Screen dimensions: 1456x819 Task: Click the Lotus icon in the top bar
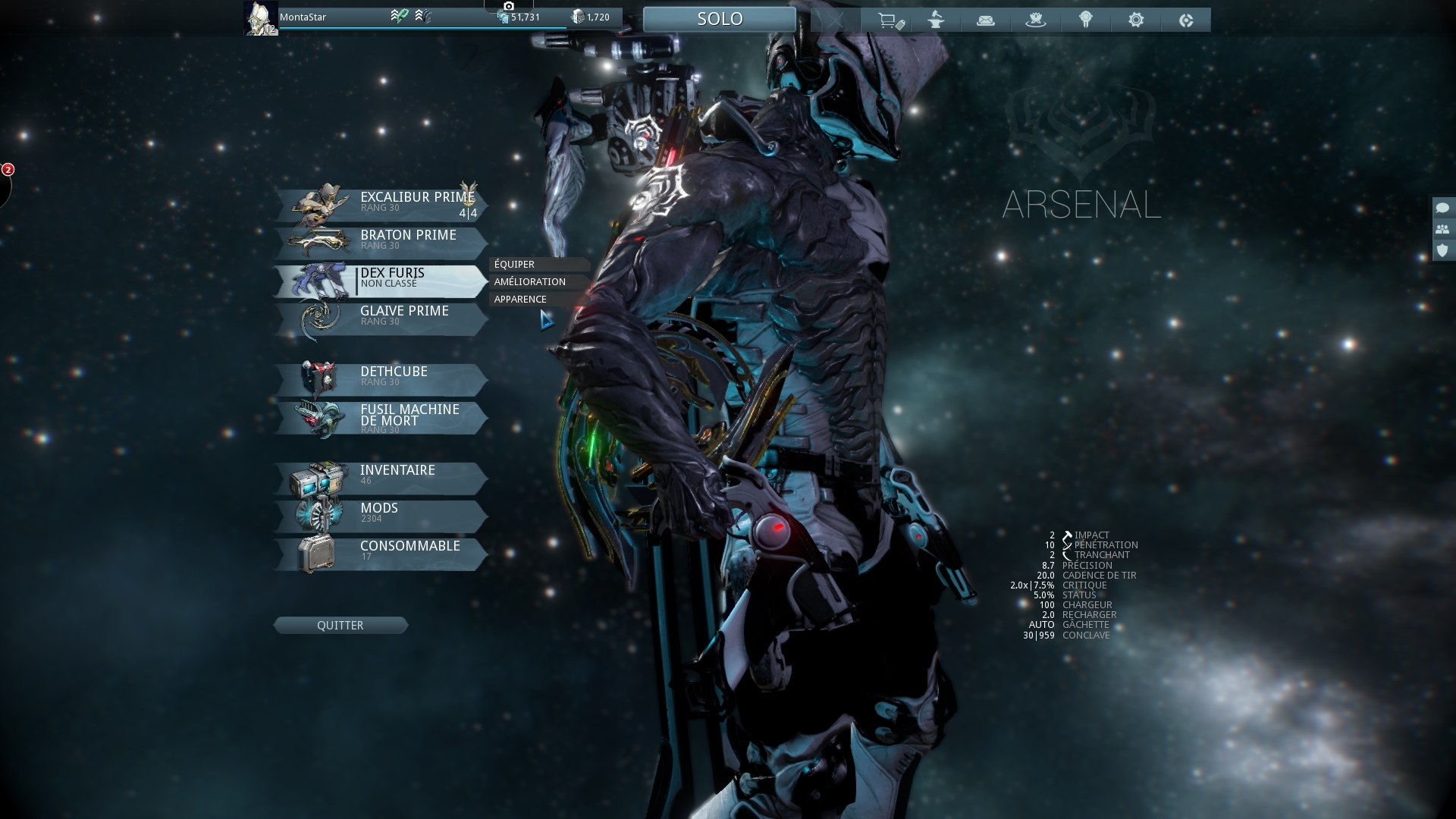pyautogui.click(x=1037, y=20)
